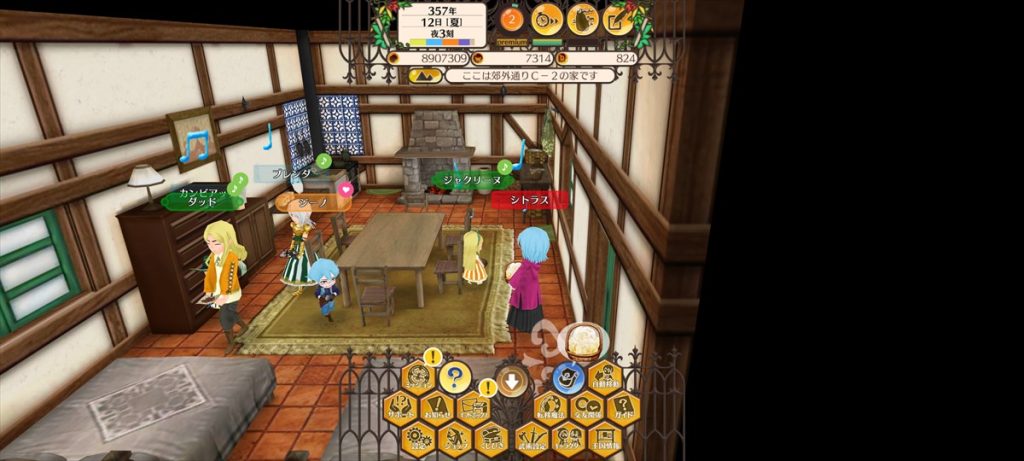This screenshot has height=461, width=1024.
Task: Open the 交友関係 (Relationships) hexagon button
Action: [586, 408]
